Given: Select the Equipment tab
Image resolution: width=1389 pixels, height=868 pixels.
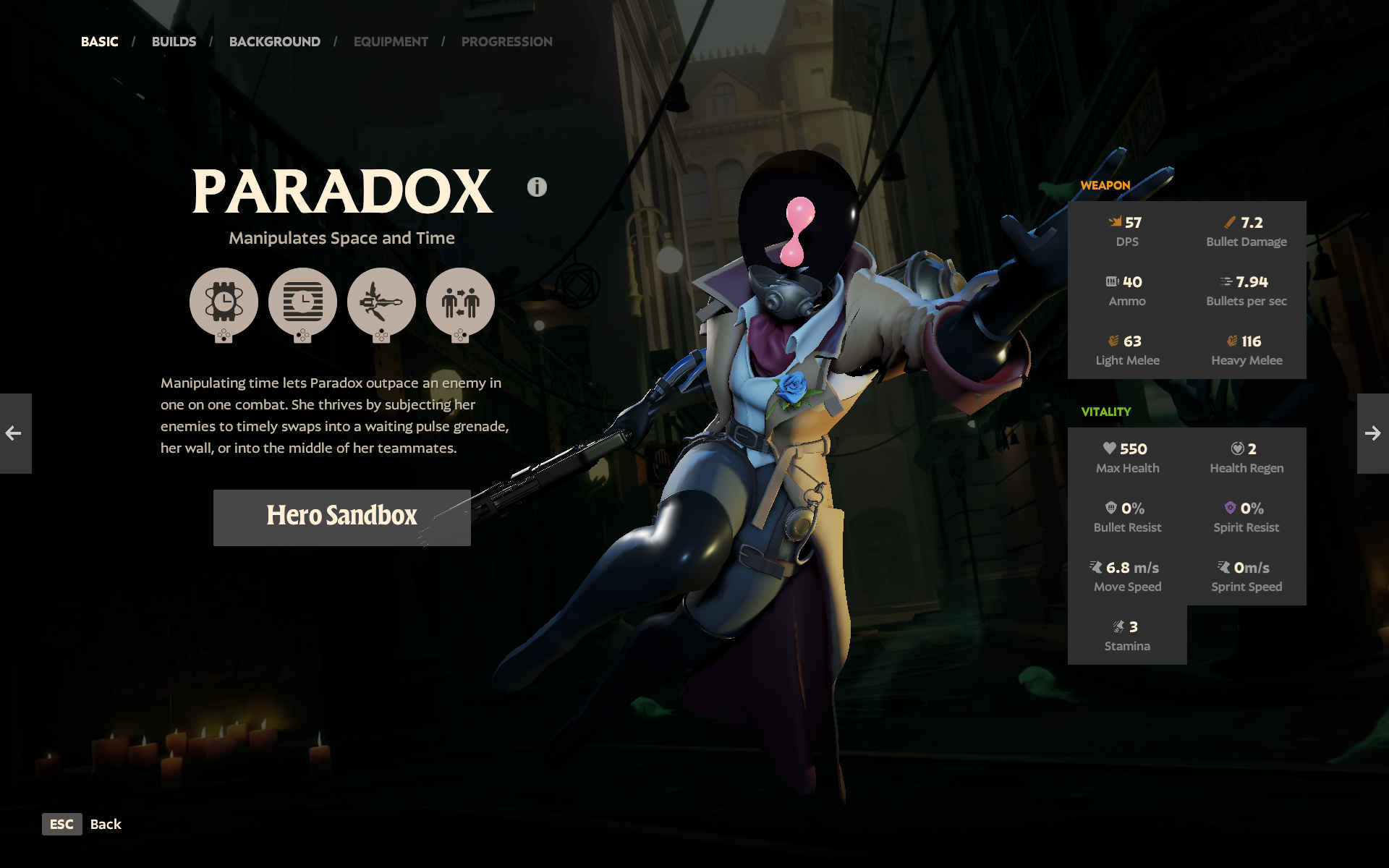Looking at the screenshot, I should (391, 42).
